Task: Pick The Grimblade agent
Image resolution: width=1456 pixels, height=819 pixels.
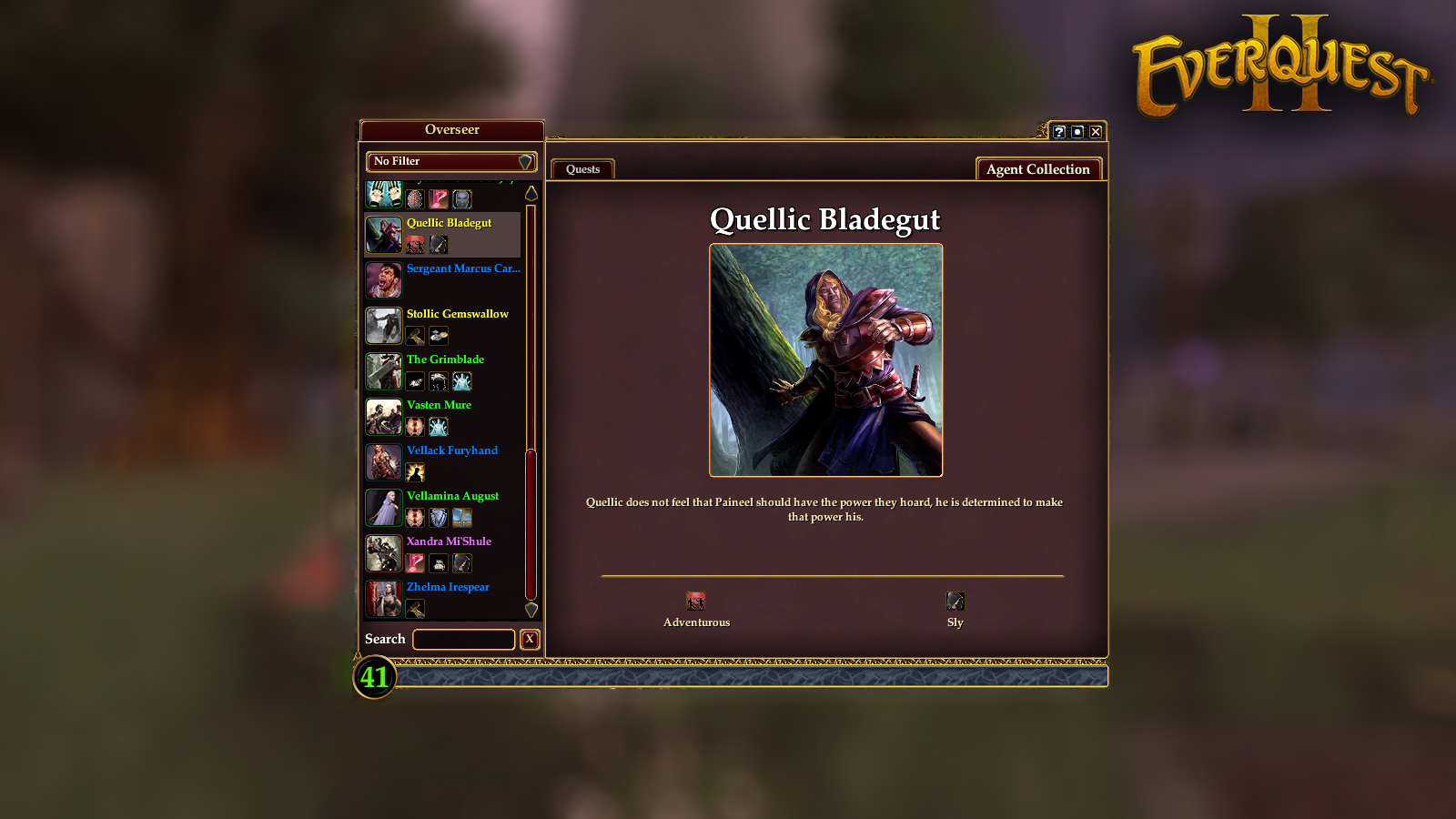Action: tap(445, 359)
